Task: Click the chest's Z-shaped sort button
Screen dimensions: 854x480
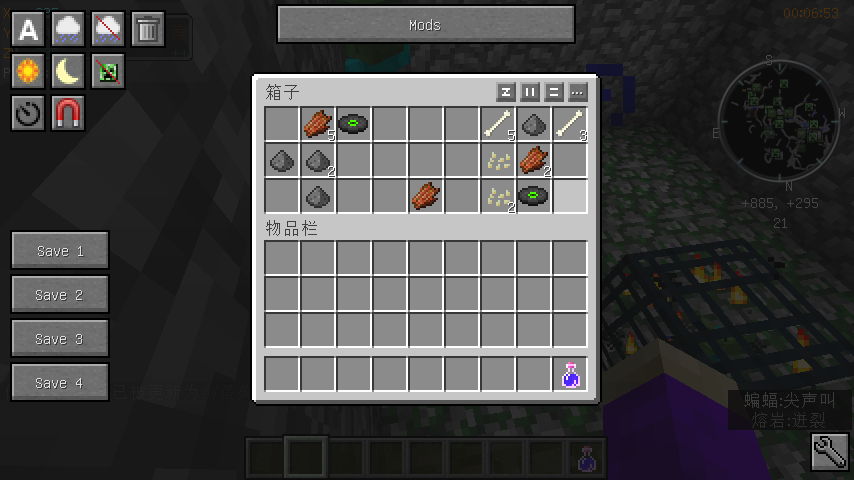Action: (x=506, y=92)
